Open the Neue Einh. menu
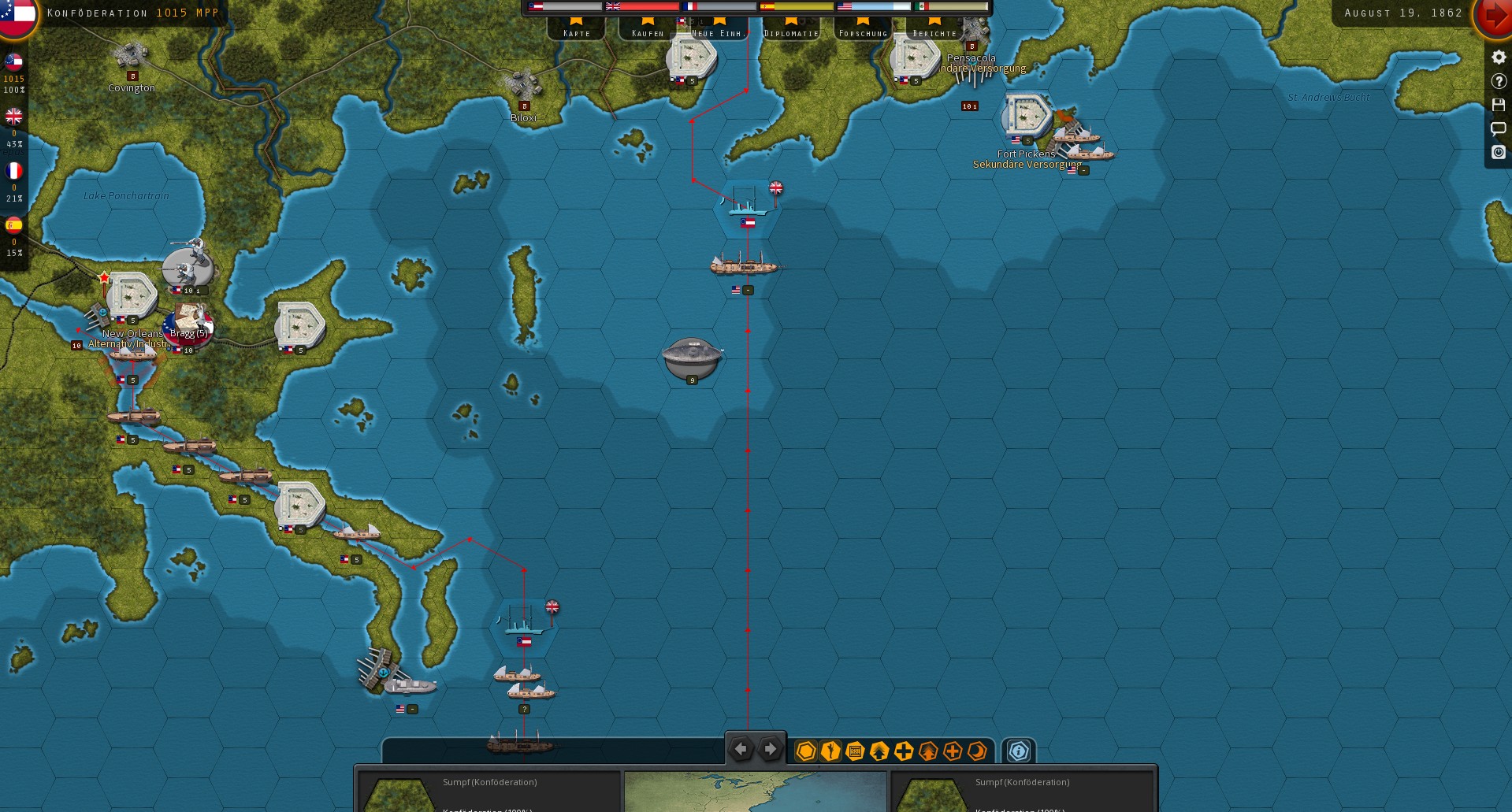 click(x=717, y=28)
